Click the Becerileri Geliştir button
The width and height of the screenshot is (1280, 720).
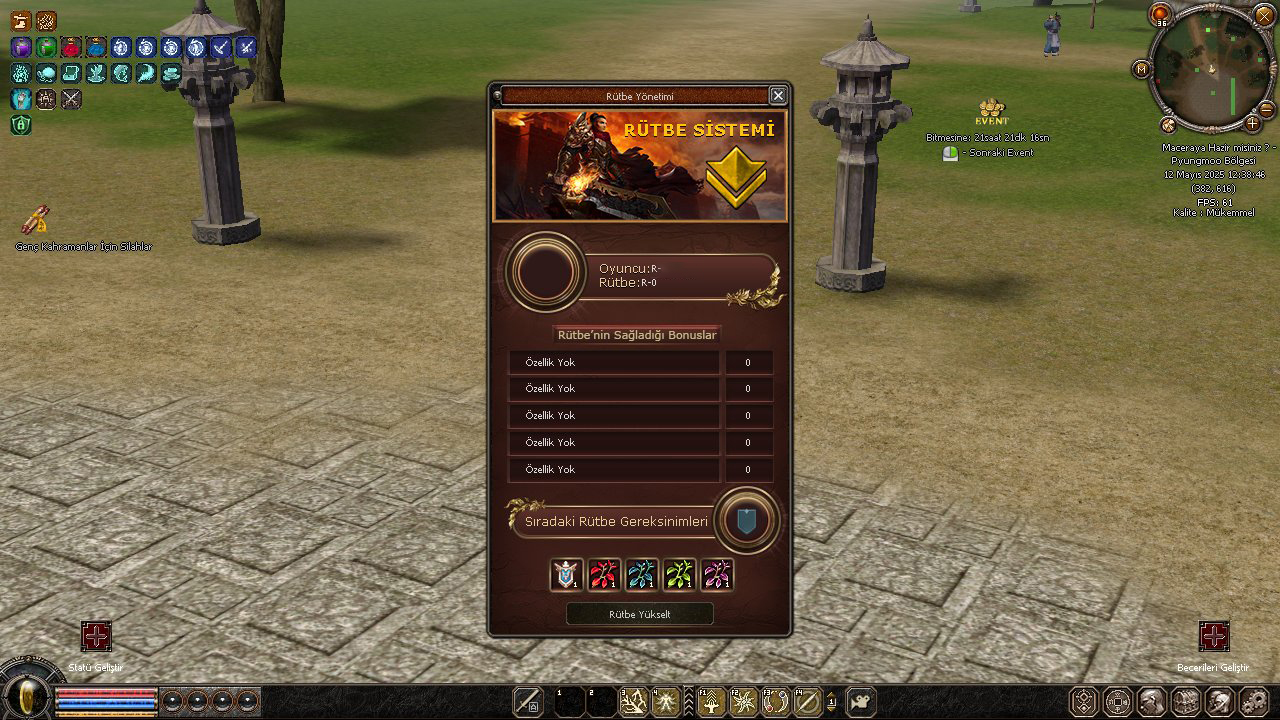click(1213, 636)
